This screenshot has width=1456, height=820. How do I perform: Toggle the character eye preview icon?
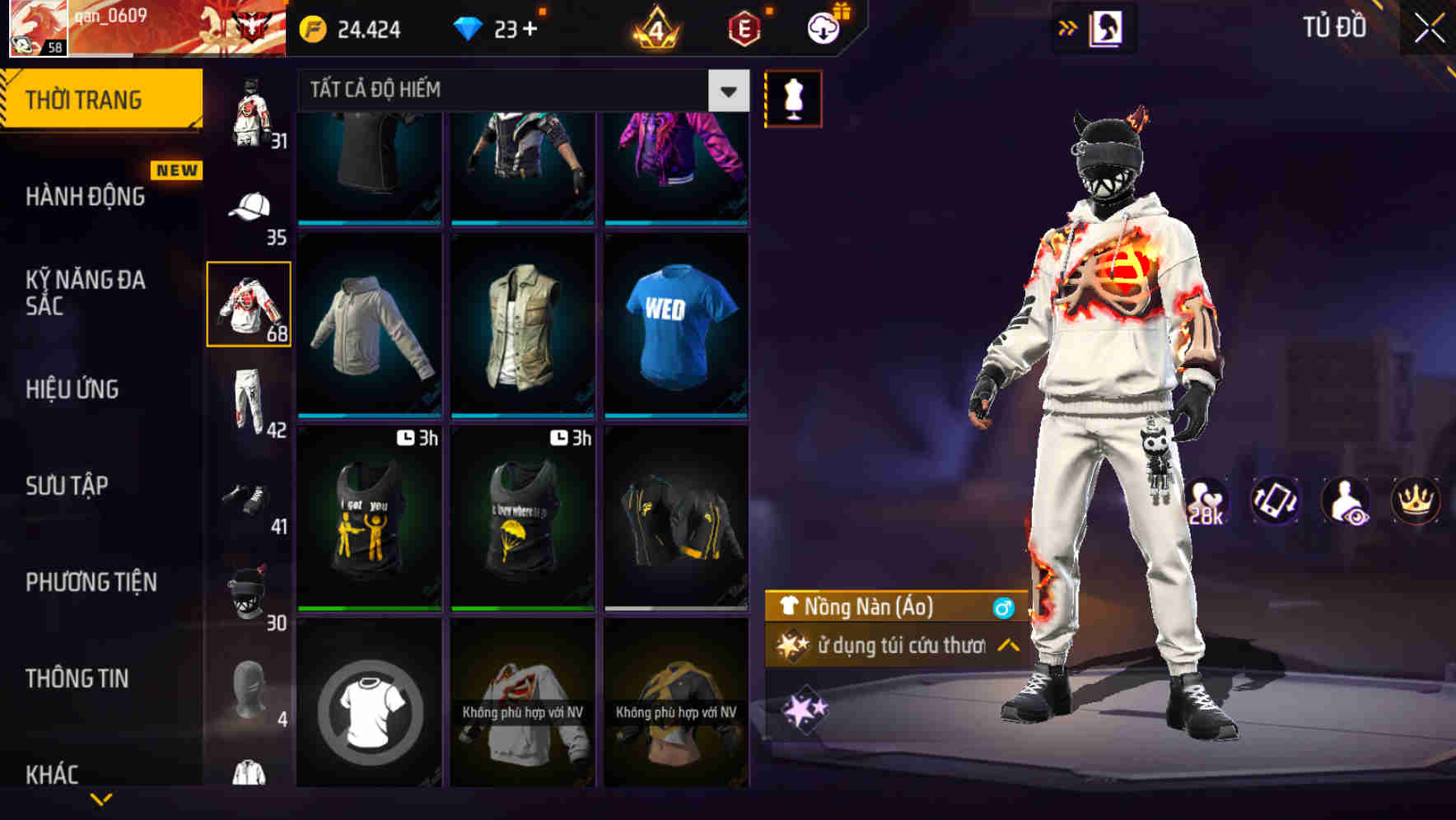(1345, 501)
